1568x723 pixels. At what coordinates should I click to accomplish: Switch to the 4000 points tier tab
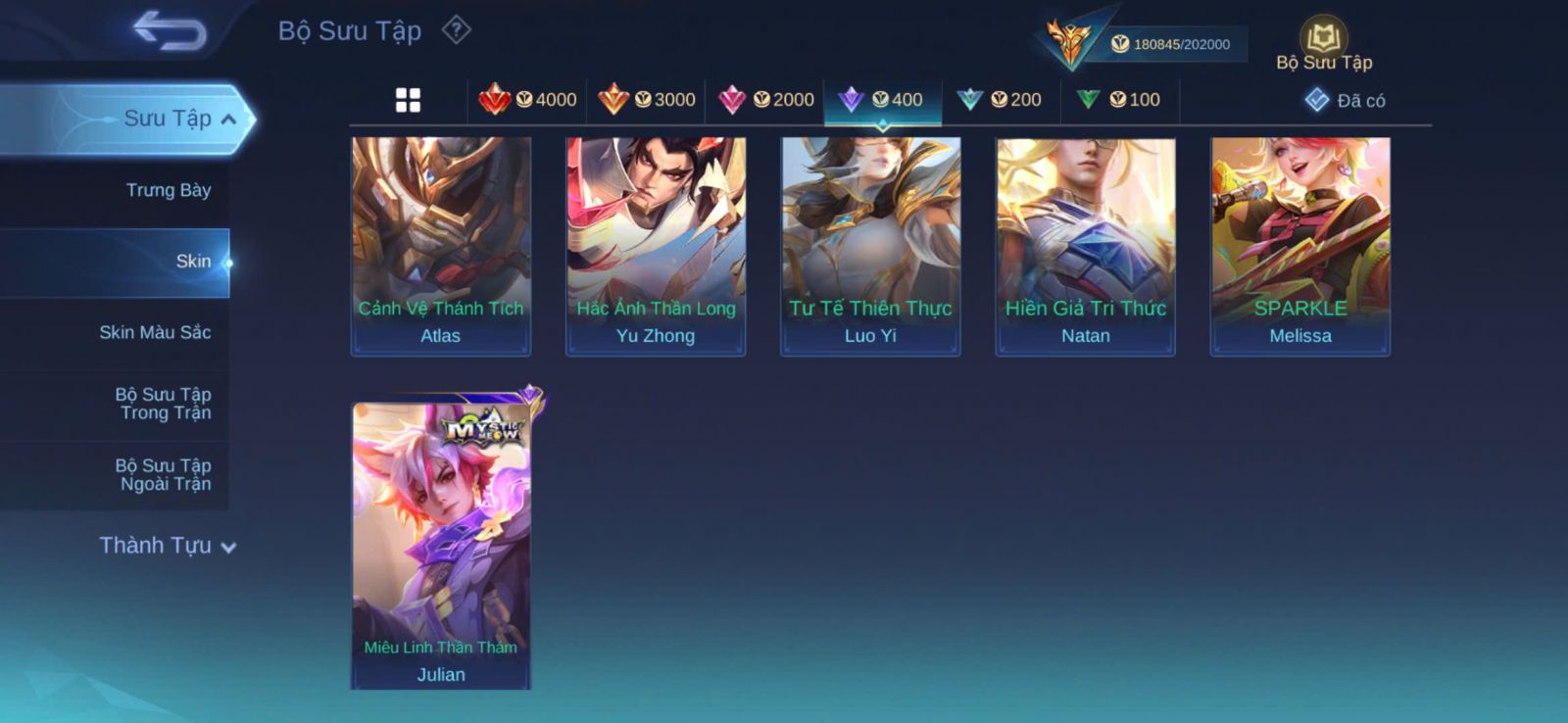point(527,100)
